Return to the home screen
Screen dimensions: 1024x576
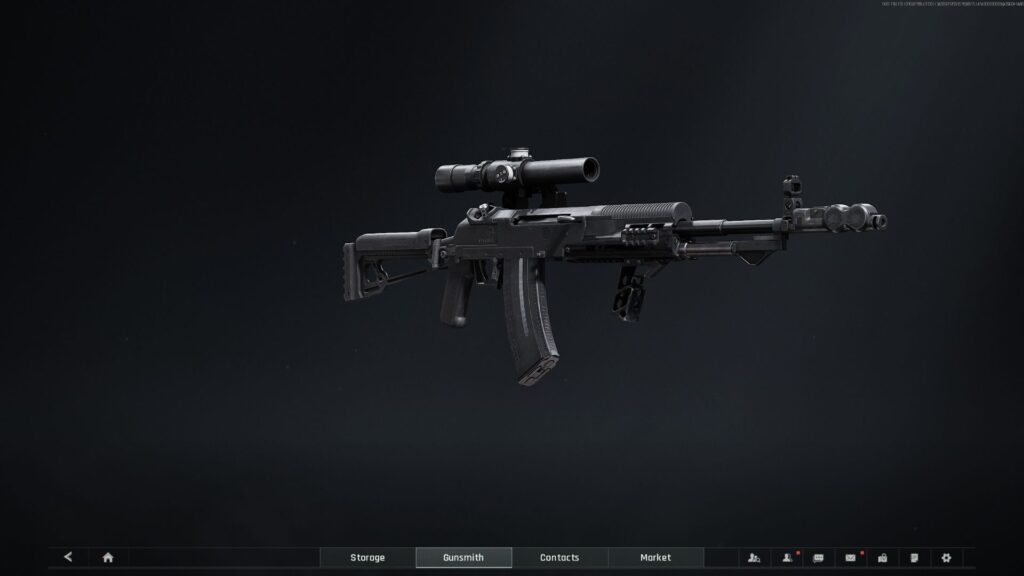(108, 557)
